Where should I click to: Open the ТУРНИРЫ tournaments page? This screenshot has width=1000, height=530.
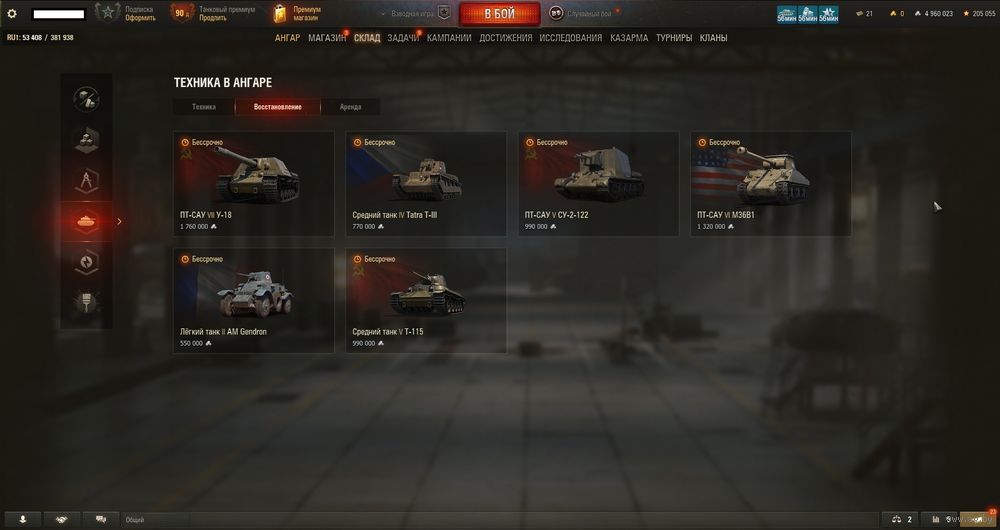click(x=674, y=38)
